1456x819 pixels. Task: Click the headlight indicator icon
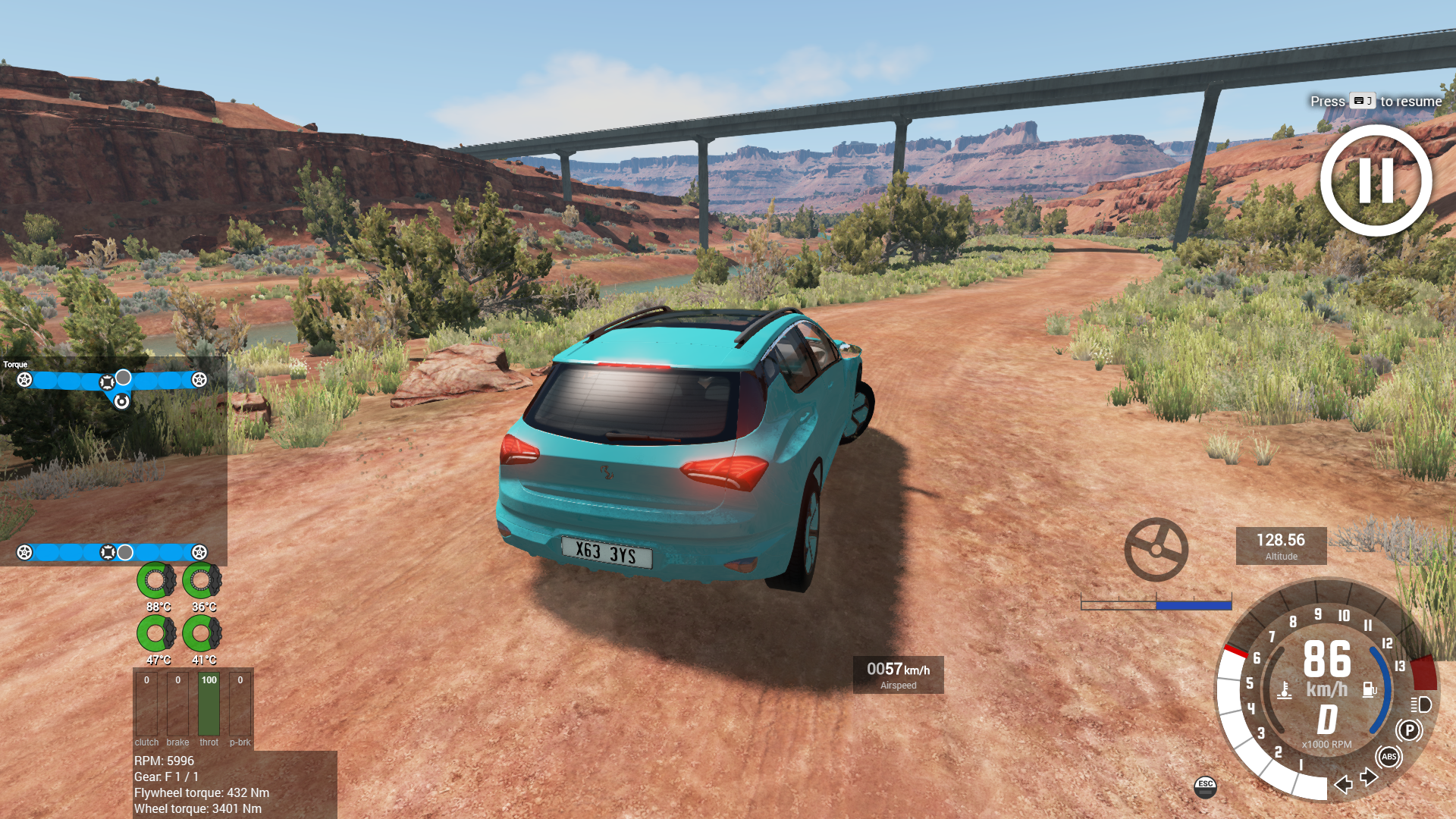tap(1421, 704)
